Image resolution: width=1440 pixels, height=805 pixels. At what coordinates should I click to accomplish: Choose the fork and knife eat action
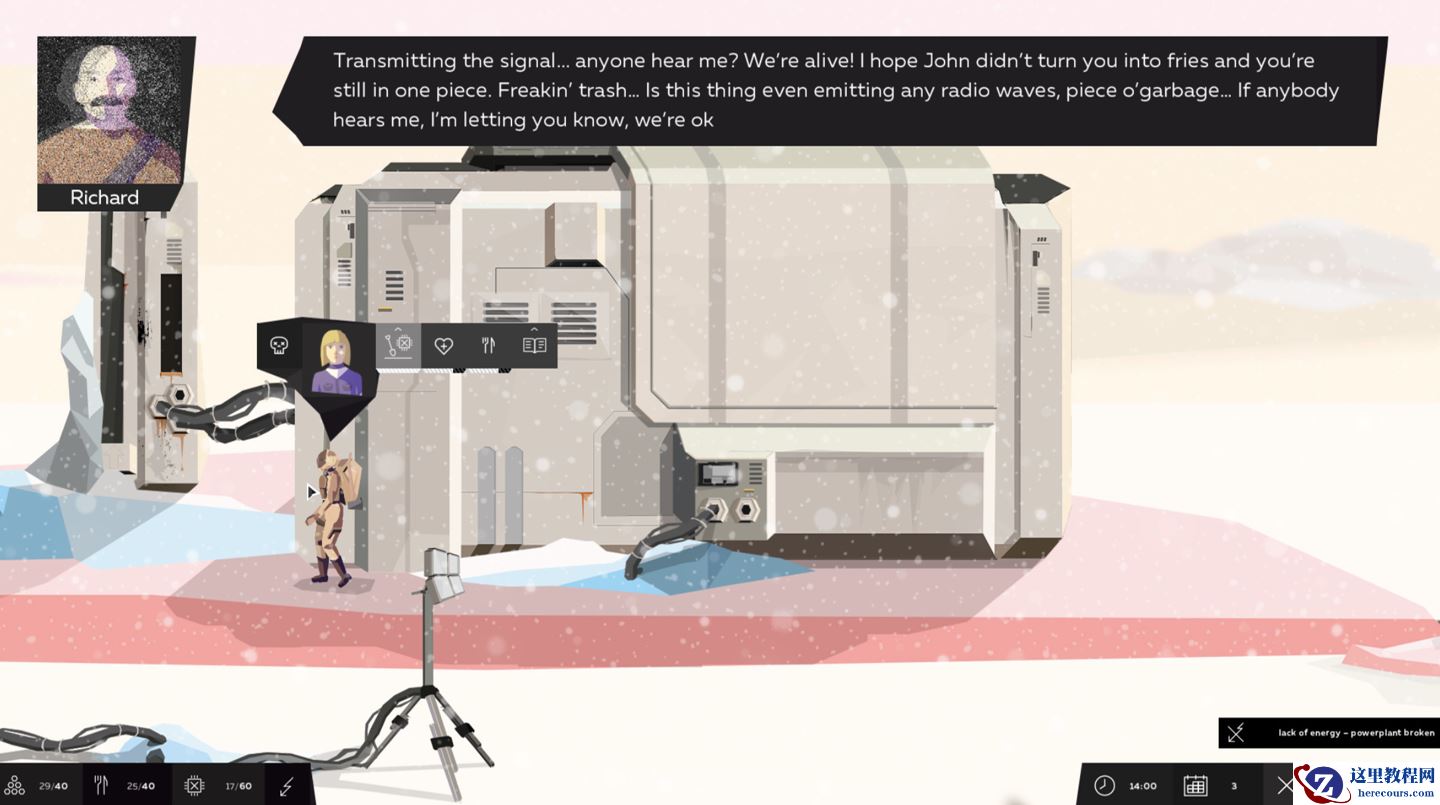click(488, 346)
